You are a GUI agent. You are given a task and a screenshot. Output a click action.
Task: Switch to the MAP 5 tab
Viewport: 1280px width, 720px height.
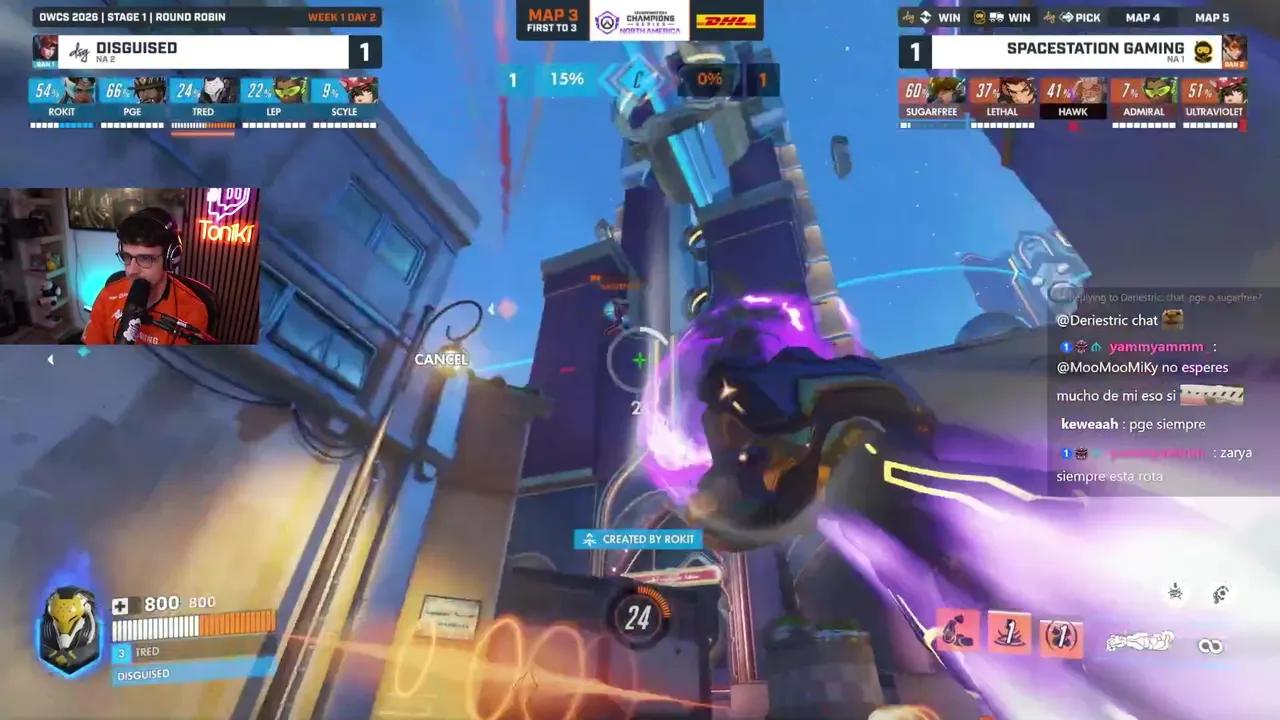coord(1211,17)
